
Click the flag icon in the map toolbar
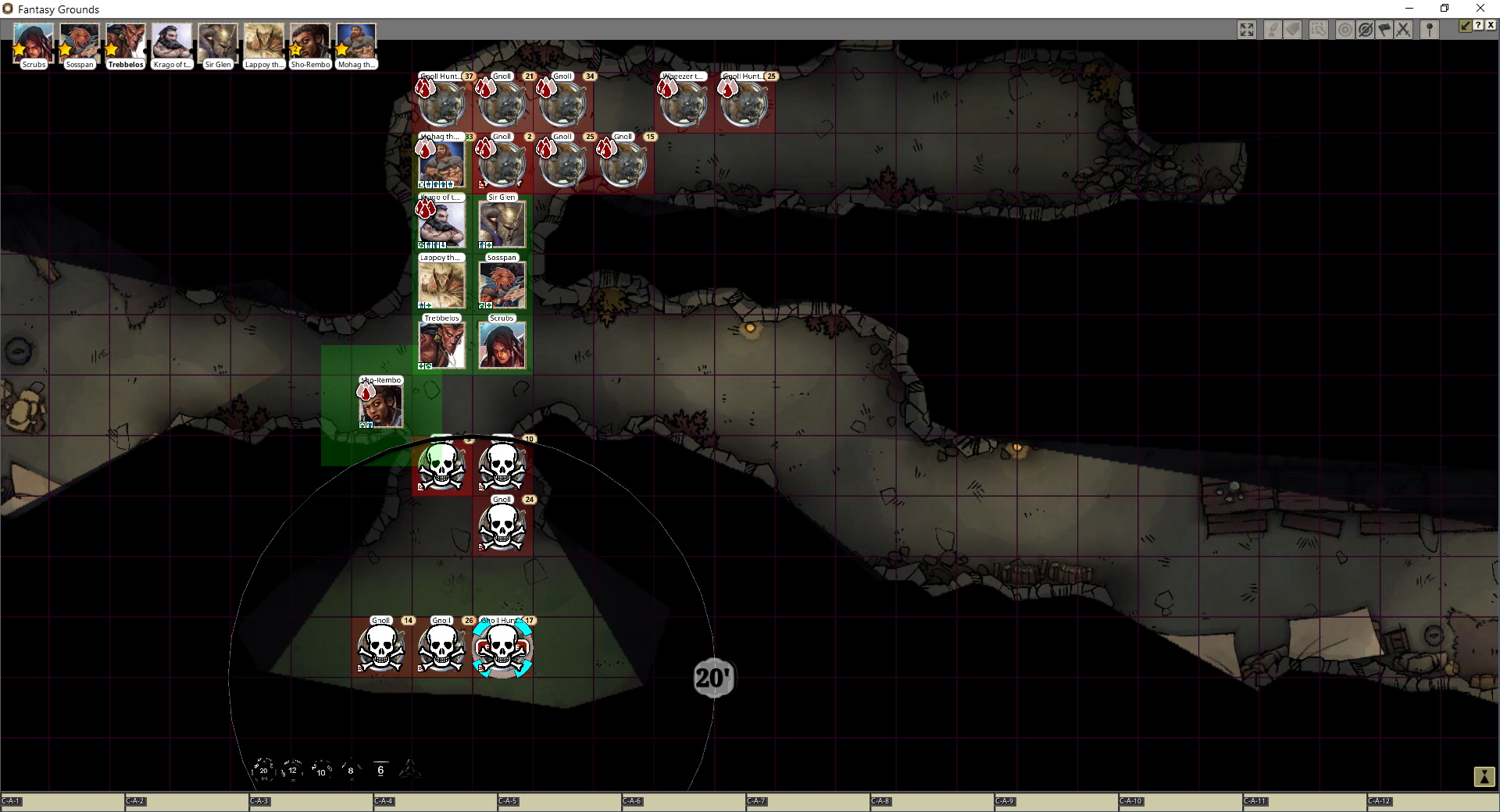(x=1384, y=30)
